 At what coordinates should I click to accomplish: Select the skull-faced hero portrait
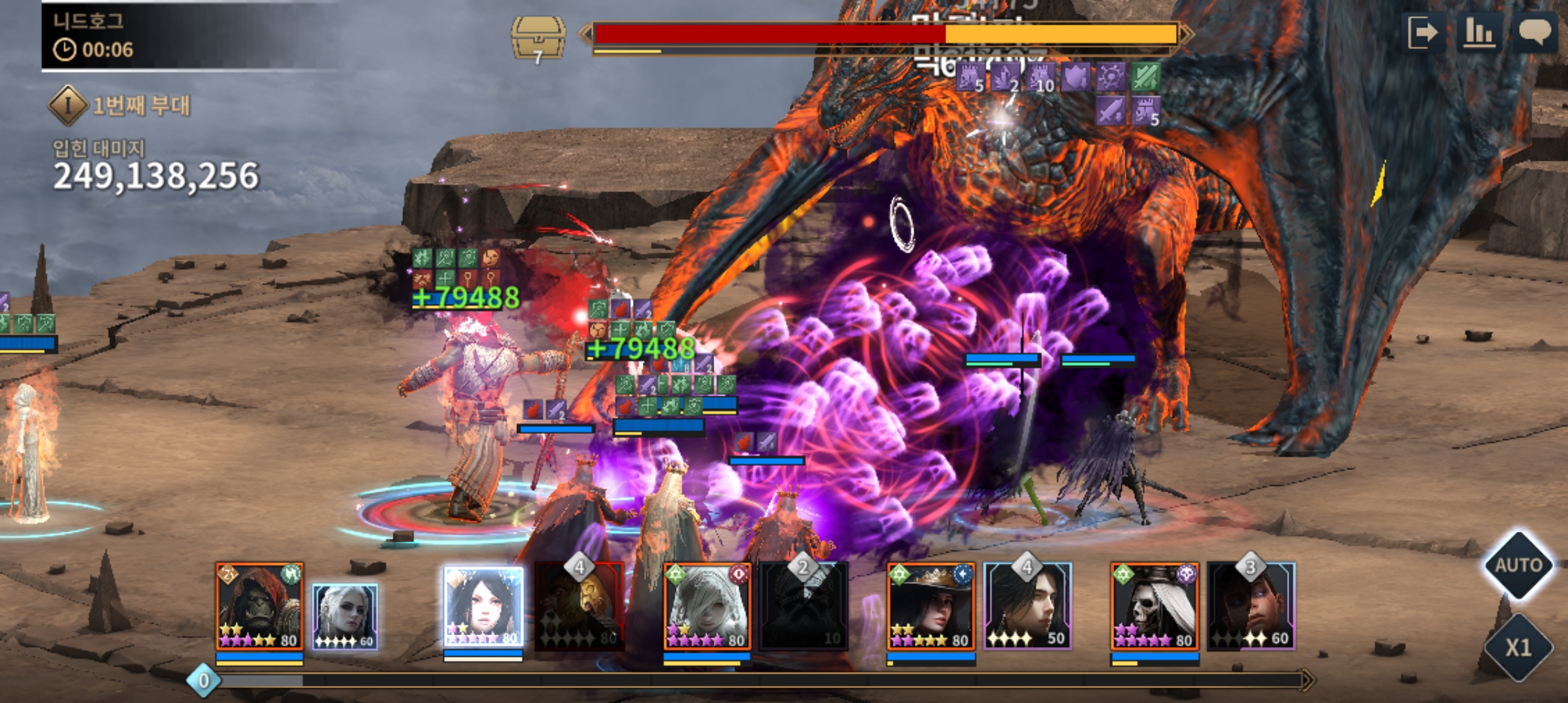click(x=1154, y=607)
